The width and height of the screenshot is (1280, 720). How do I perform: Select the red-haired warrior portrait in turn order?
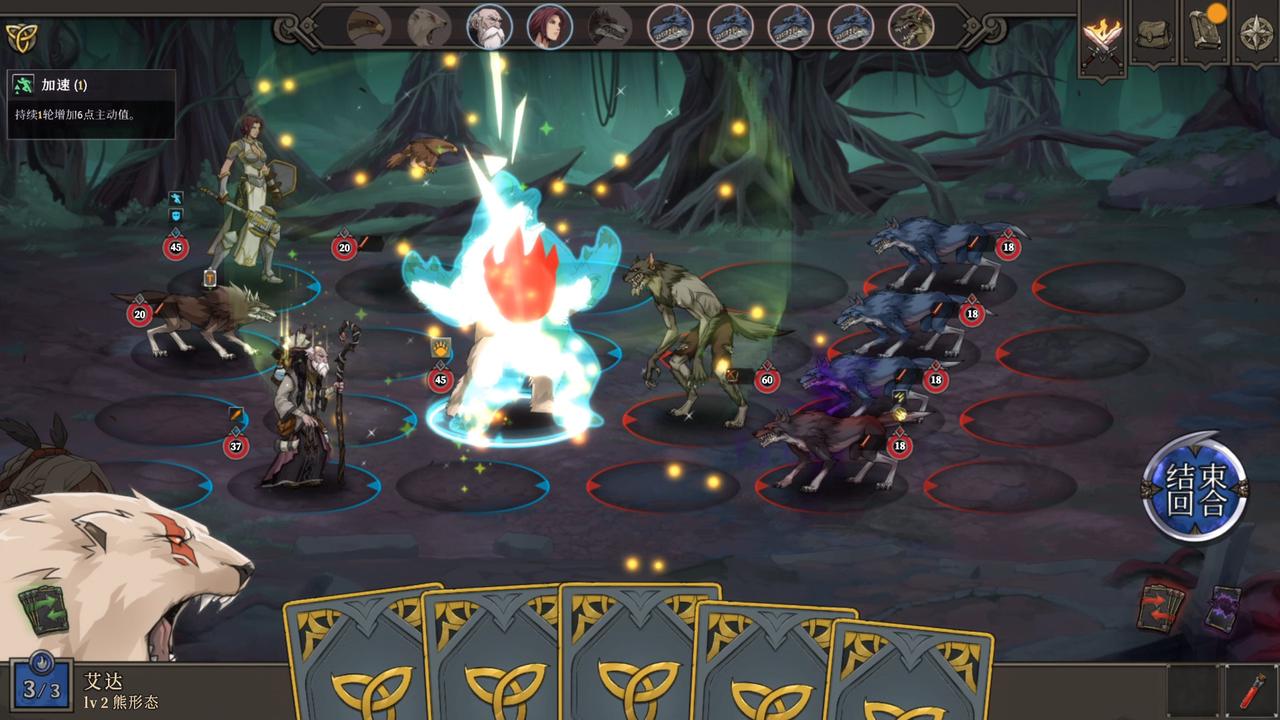click(551, 27)
